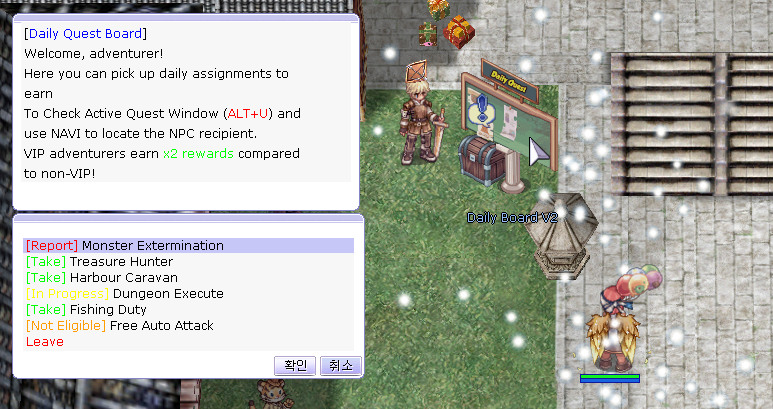Cancel the dialog with the 취소 button
Image resolution: width=773 pixels, height=409 pixels.
(340, 365)
